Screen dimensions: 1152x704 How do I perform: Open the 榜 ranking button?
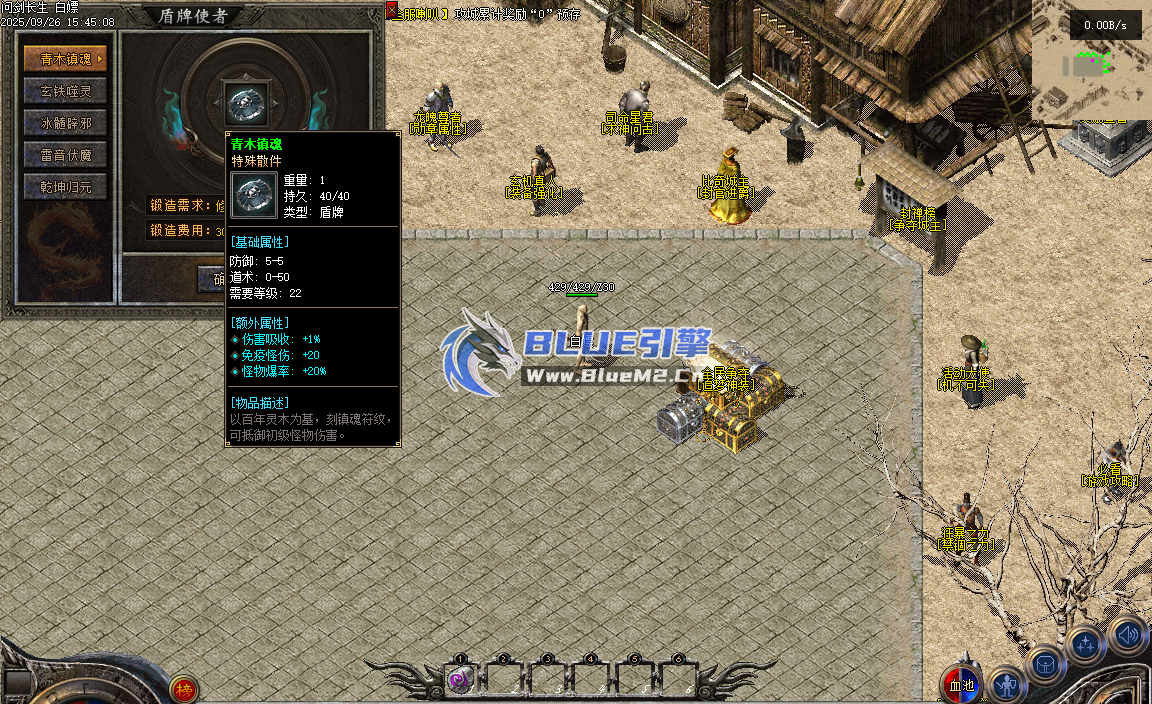pos(184,688)
